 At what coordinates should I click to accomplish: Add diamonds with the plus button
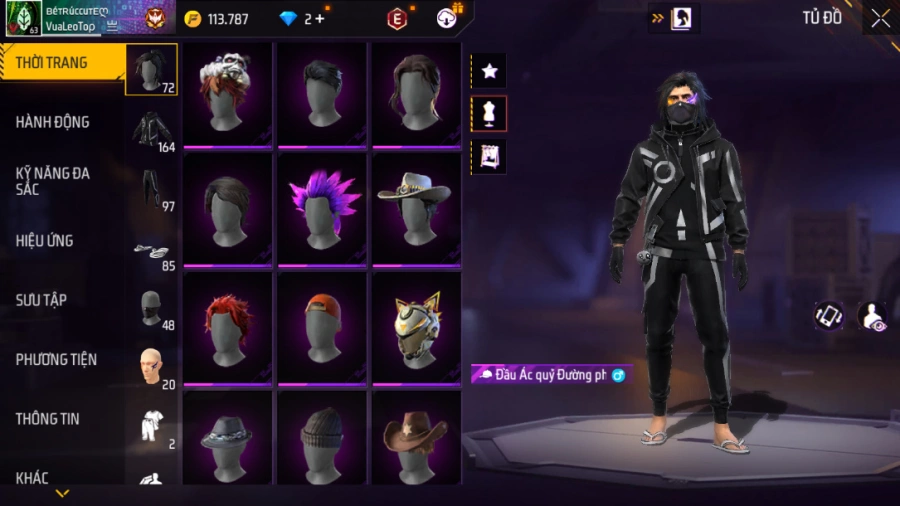tap(319, 19)
